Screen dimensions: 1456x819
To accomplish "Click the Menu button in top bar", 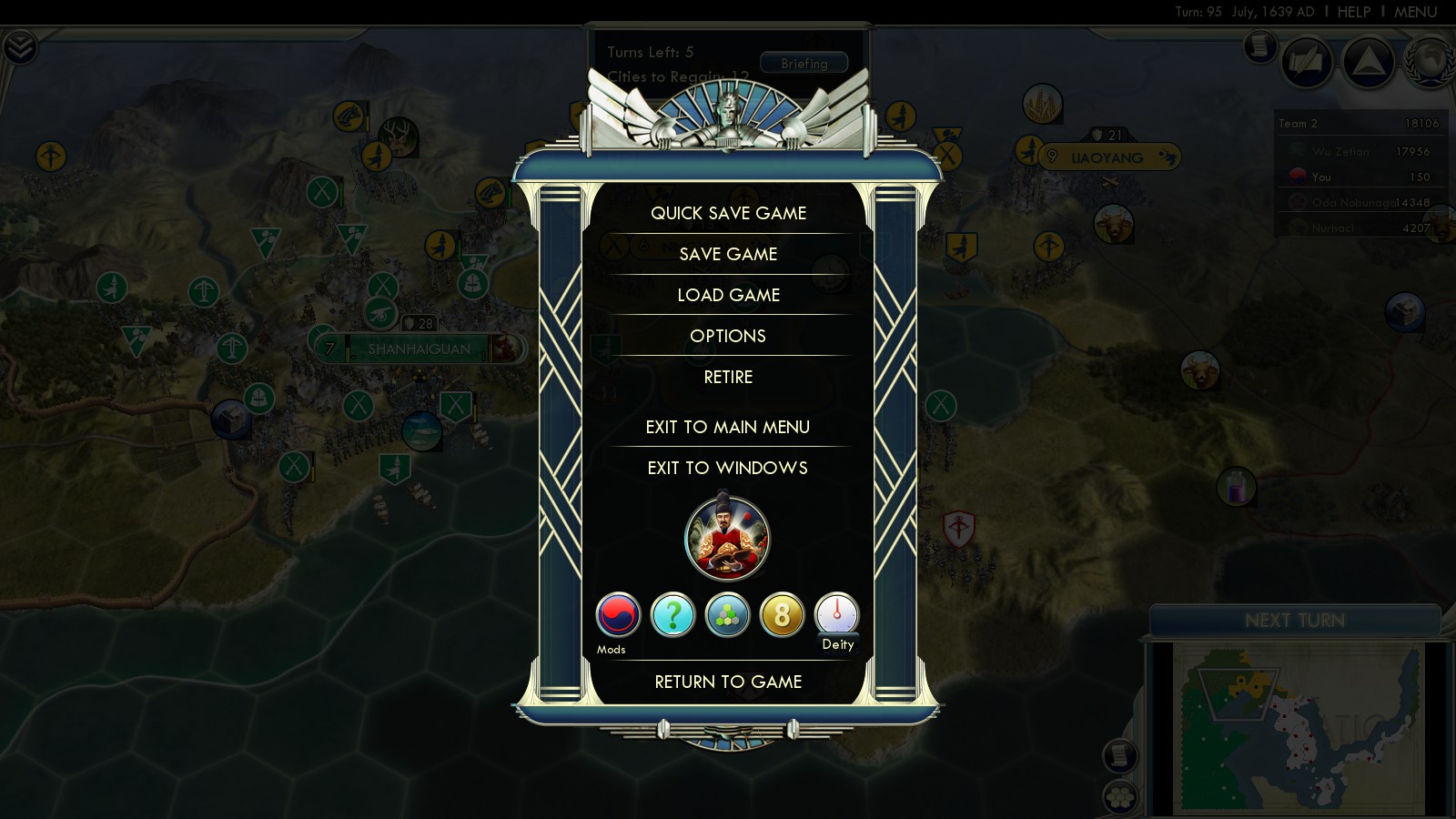I will point(1415,12).
